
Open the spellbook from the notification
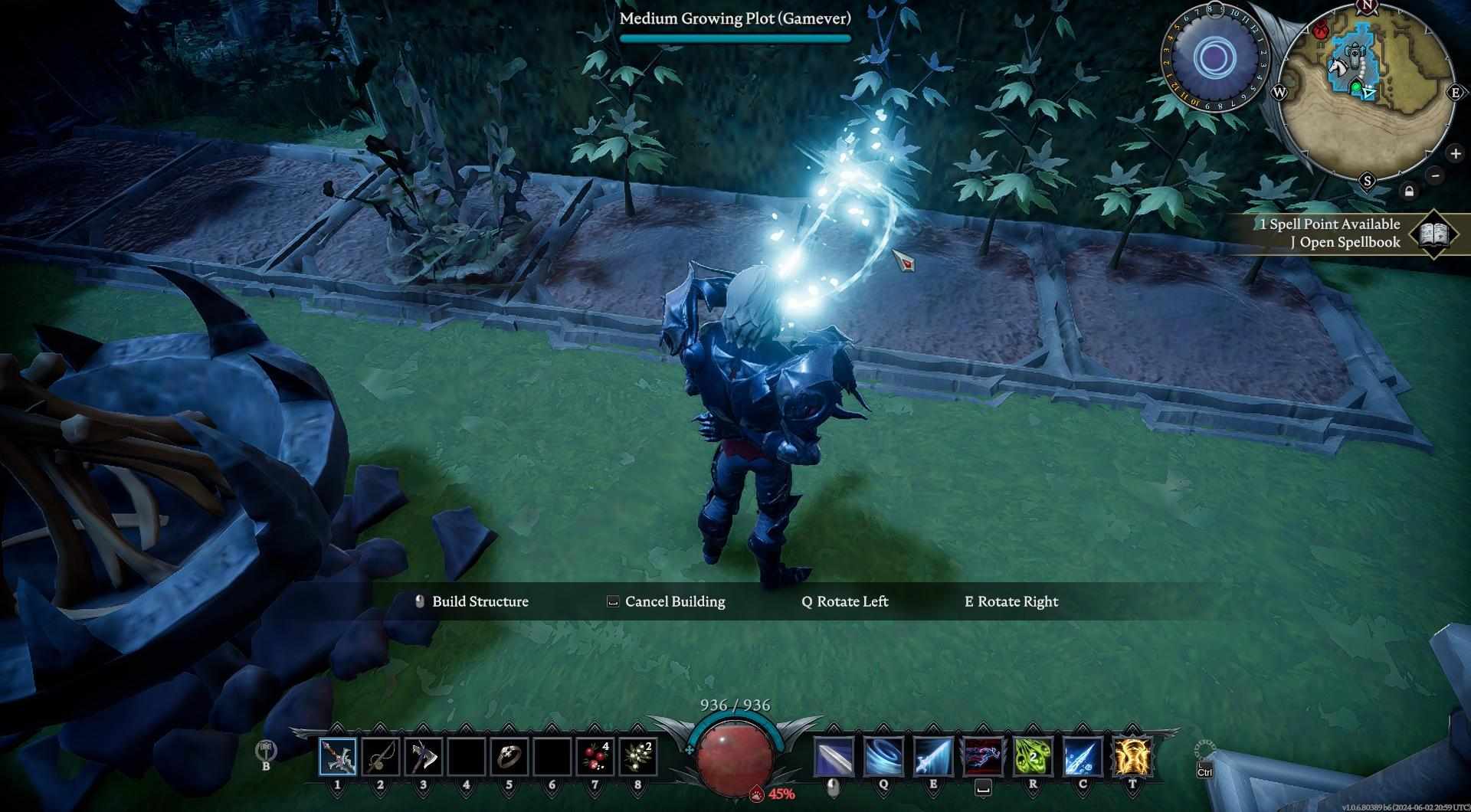[x=1433, y=234]
